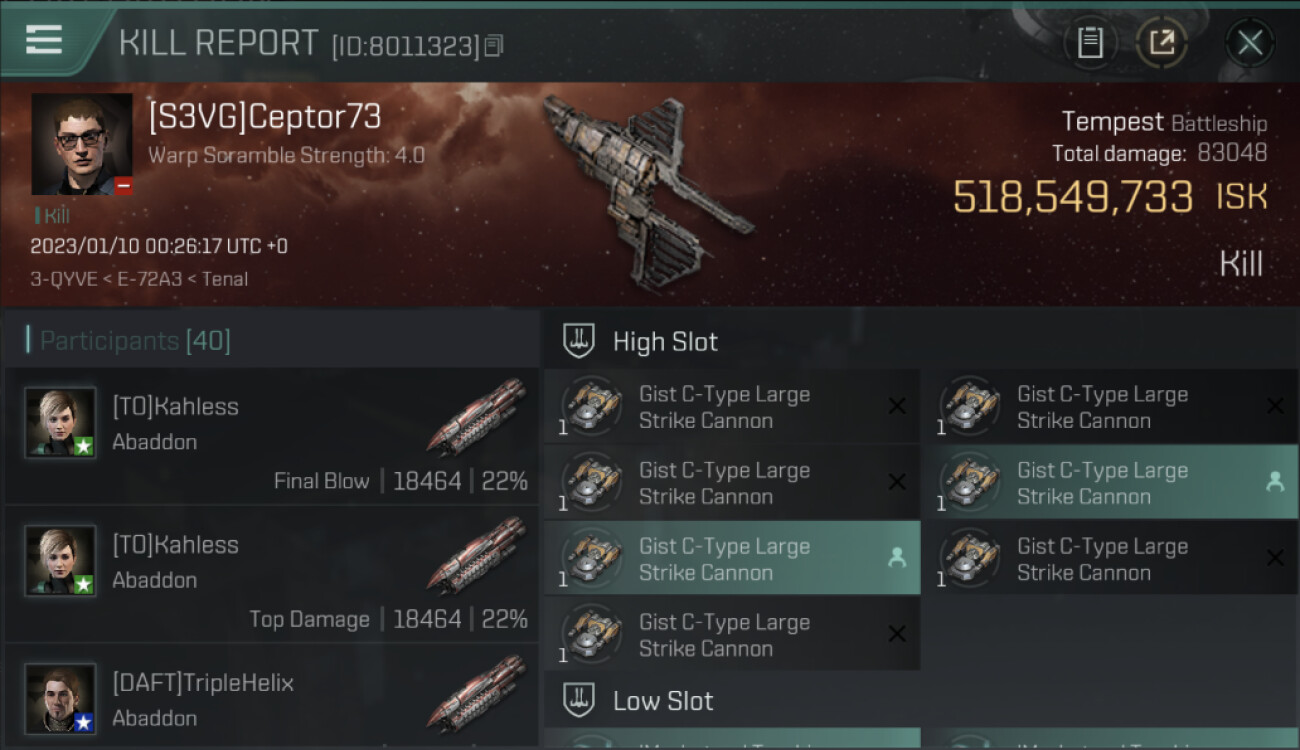Share the kill report externally
Screen dimensions: 1300x750
point(1161,42)
